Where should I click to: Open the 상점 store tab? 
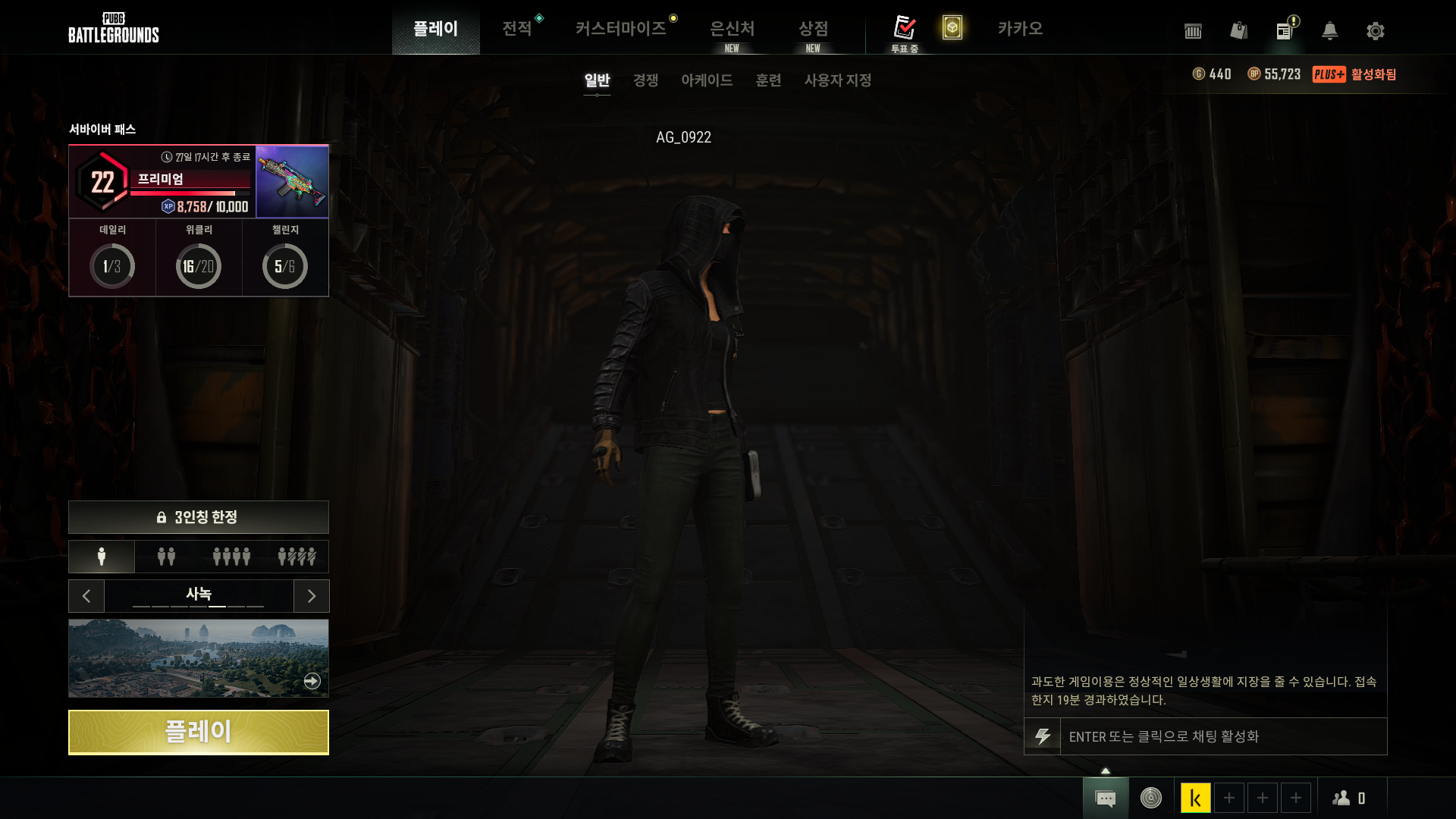pyautogui.click(x=813, y=29)
